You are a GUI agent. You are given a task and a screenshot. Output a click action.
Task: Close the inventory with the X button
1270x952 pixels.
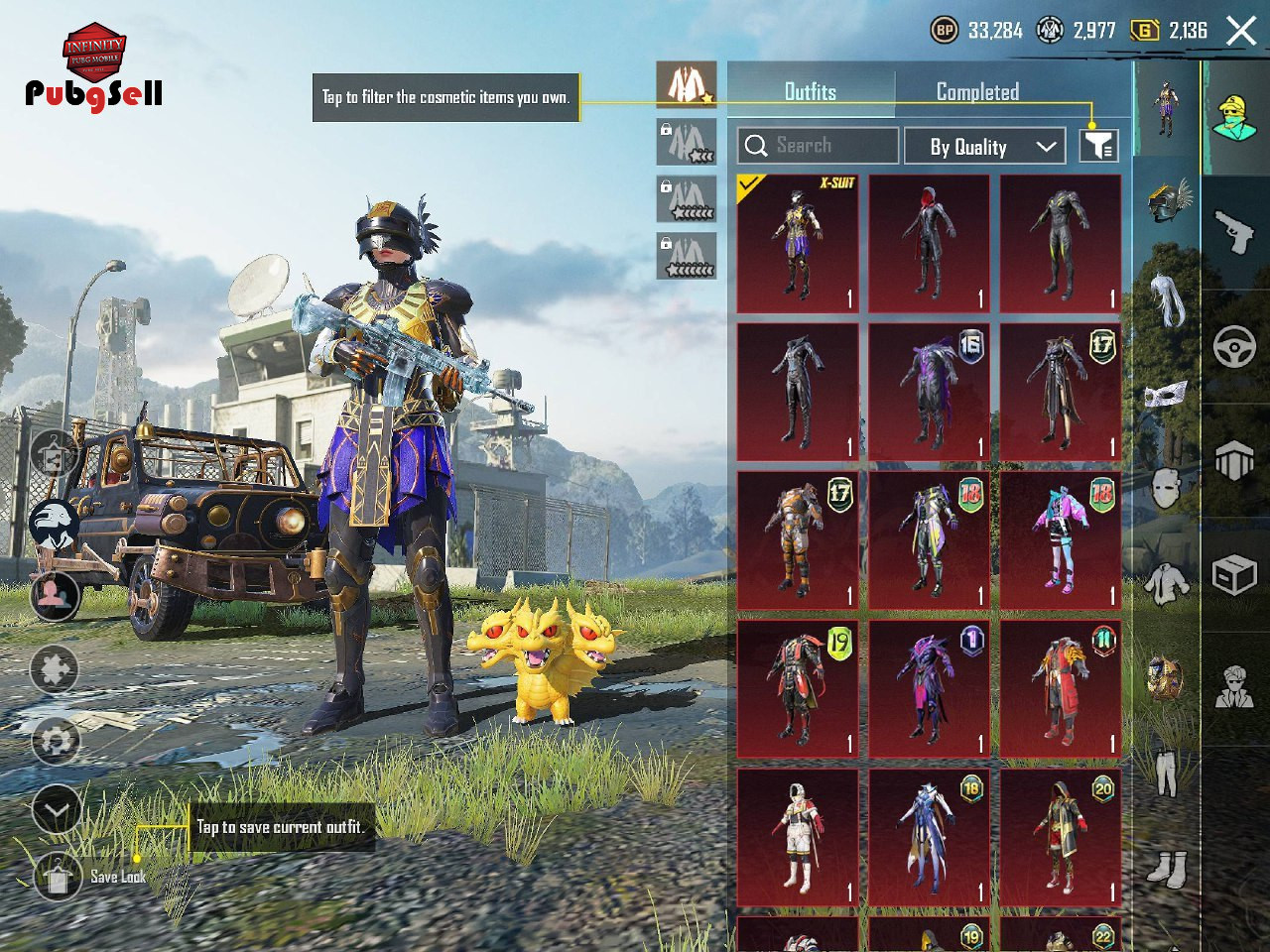coord(1241,31)
